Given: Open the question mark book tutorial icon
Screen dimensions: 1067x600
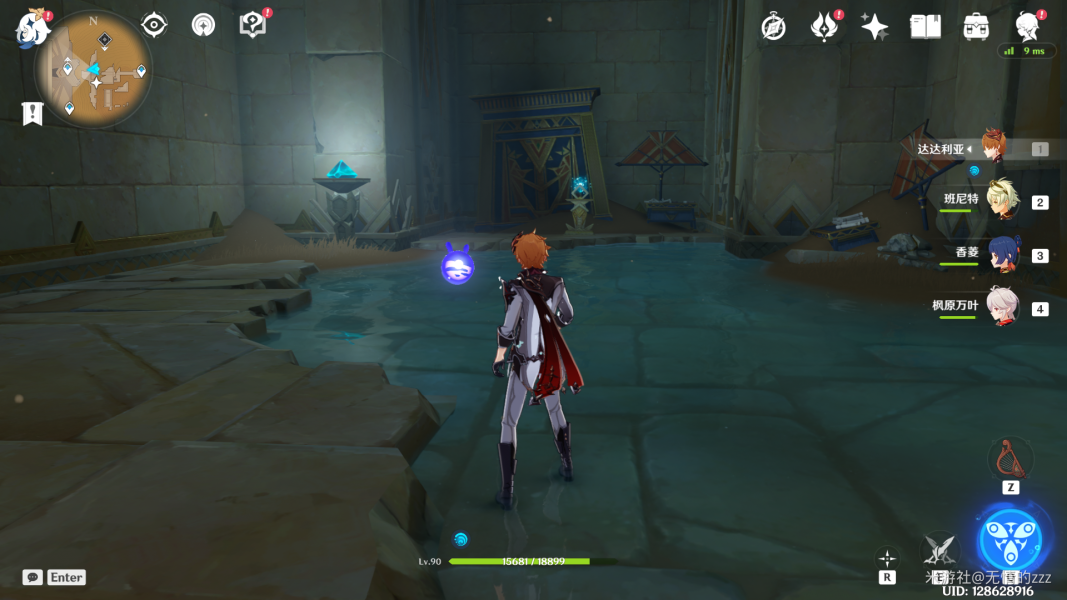Looking at the screenshot, I should coord(253,25).
